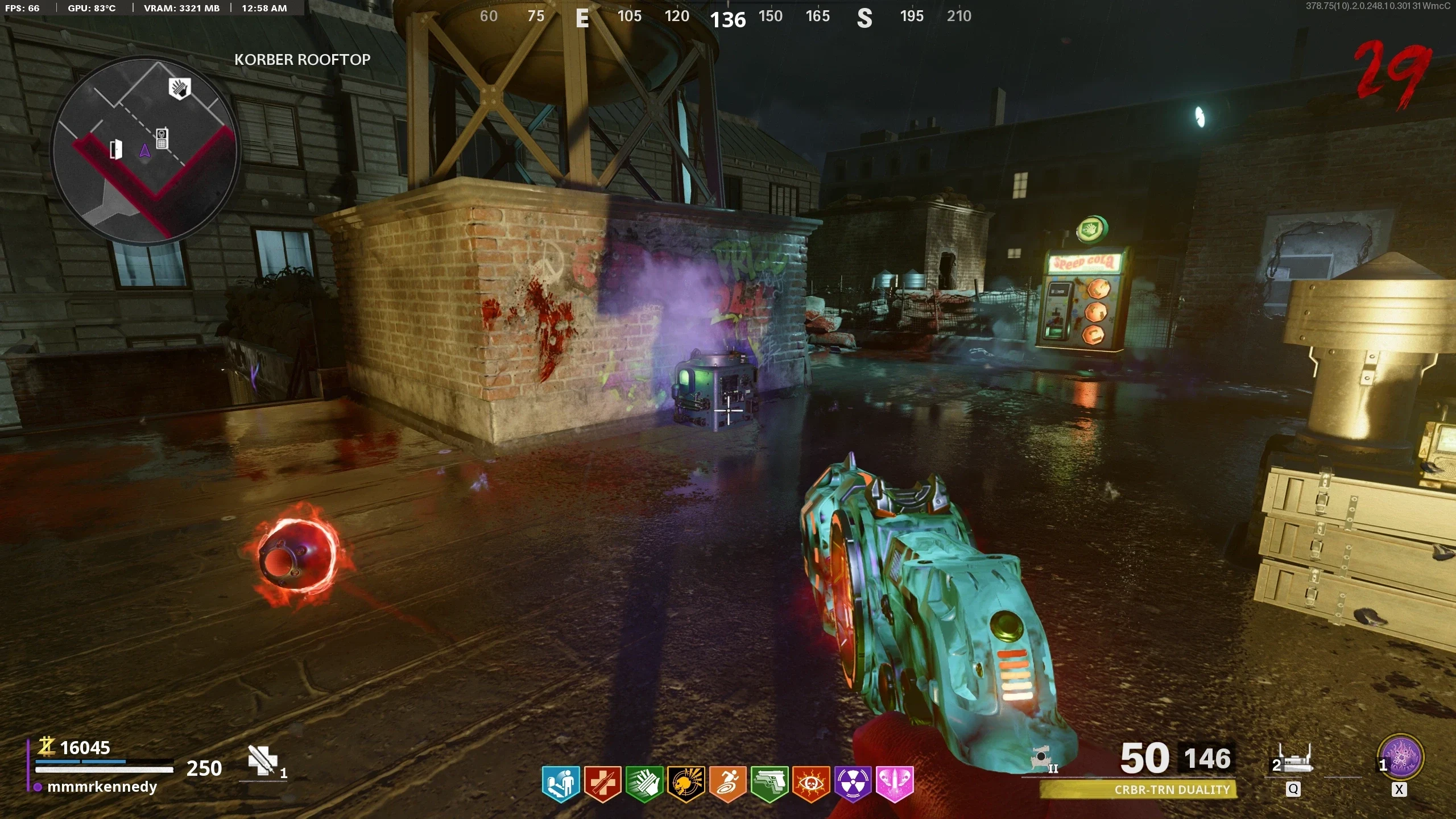1456x819 pixels.
Task: Select the radio phone marker on minimap
Action: coord(162,138)
